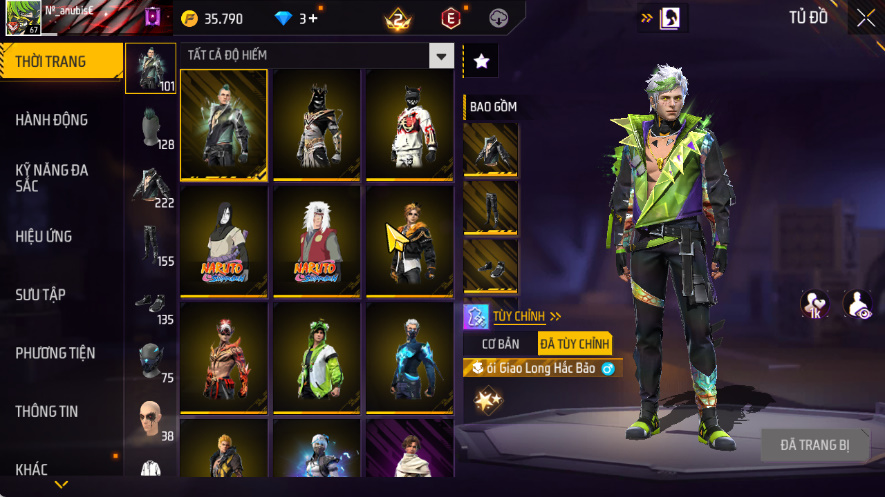Switch to the PHƯƠNG TIỆN category

(55, 353)
